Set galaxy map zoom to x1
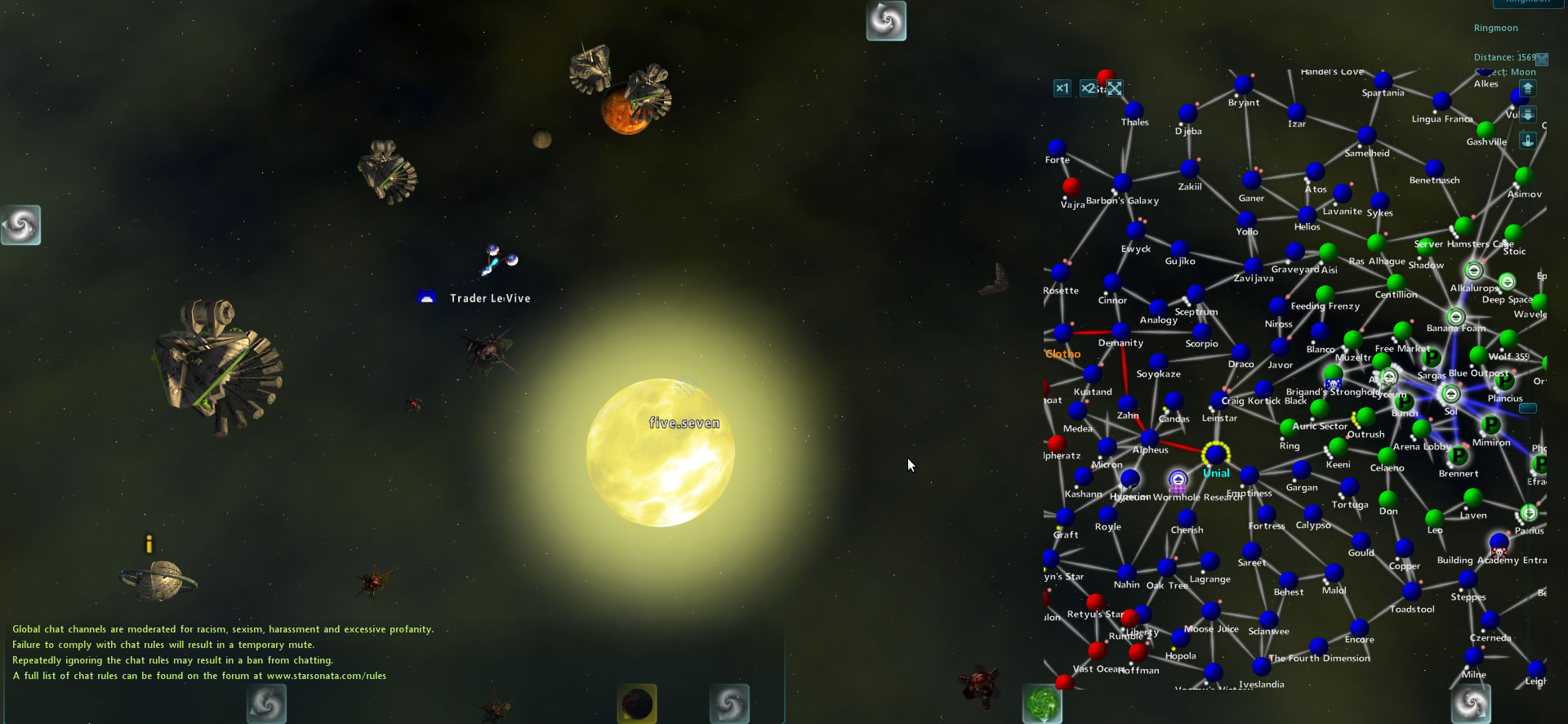 tap(1062, 88)
